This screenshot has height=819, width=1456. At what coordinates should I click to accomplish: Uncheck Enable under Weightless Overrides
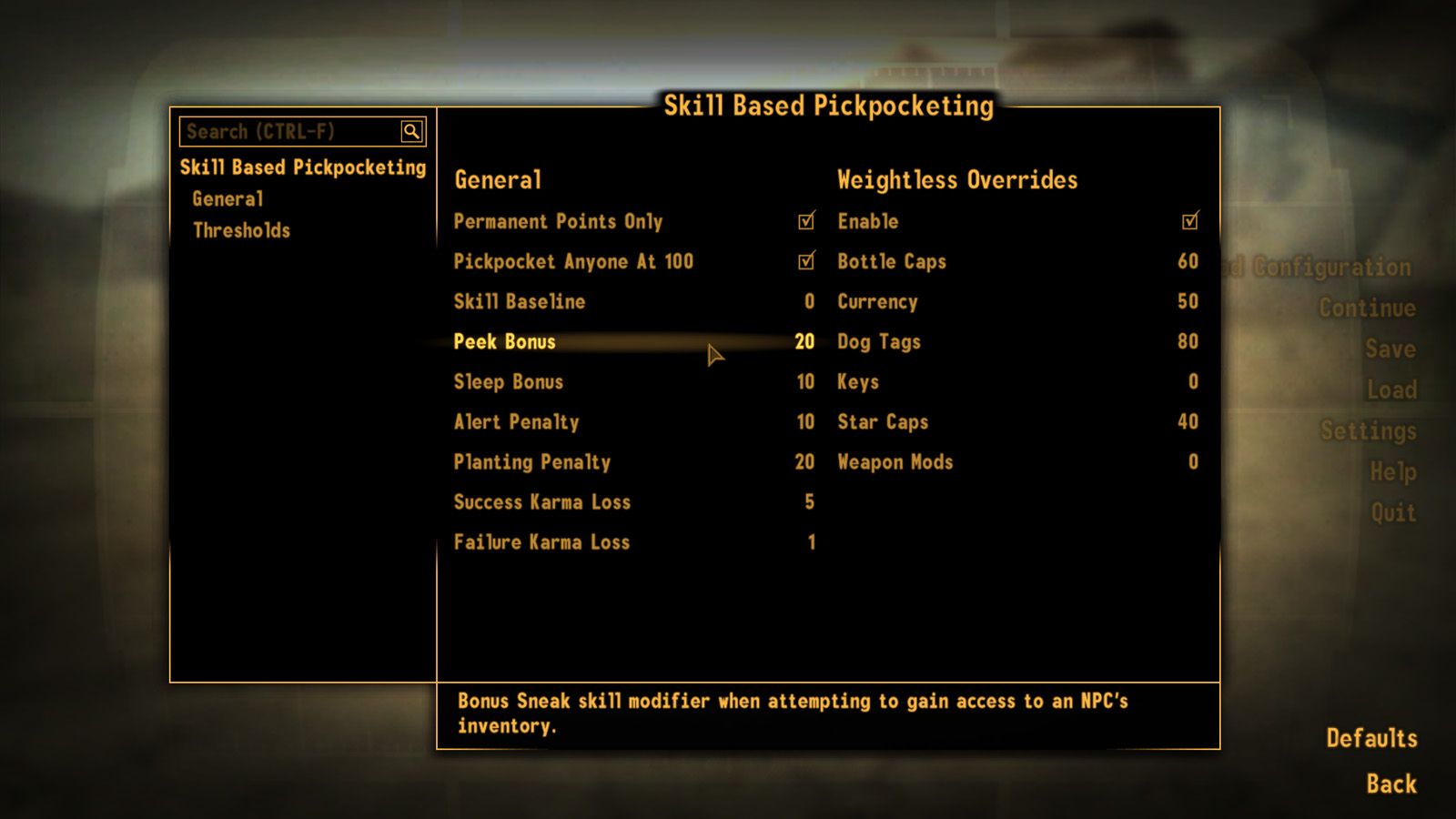pyautogui.click(x=1189, y=221)
